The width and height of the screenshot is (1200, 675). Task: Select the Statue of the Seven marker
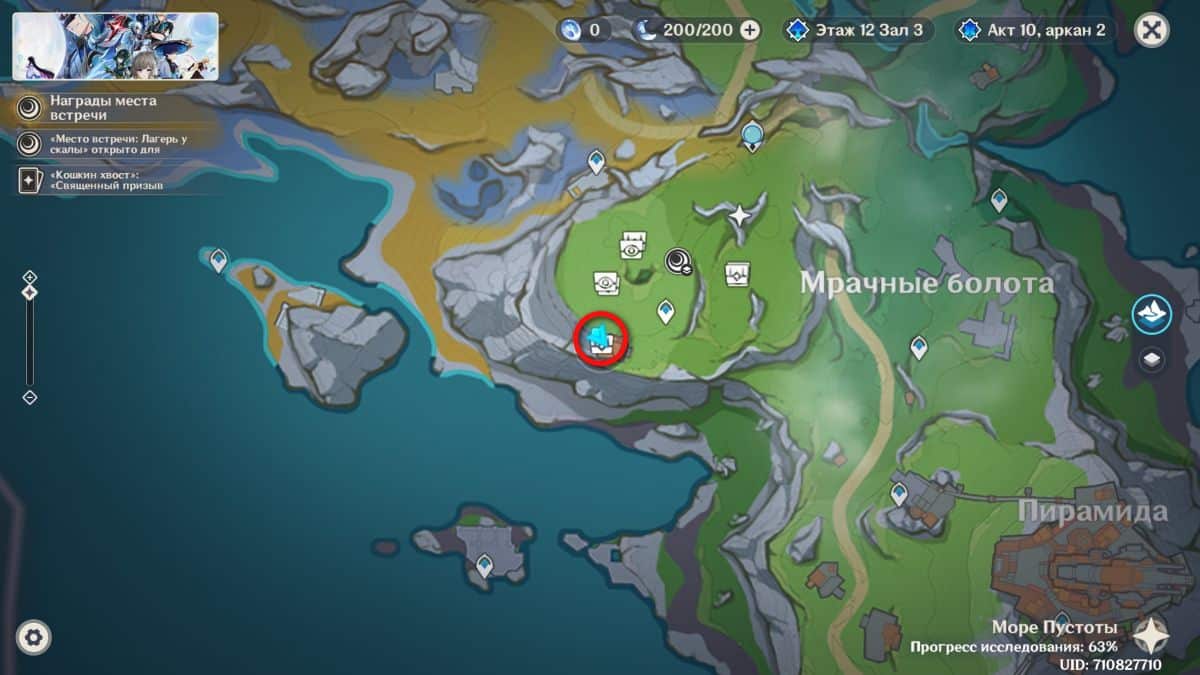click(x=753, y=134)
